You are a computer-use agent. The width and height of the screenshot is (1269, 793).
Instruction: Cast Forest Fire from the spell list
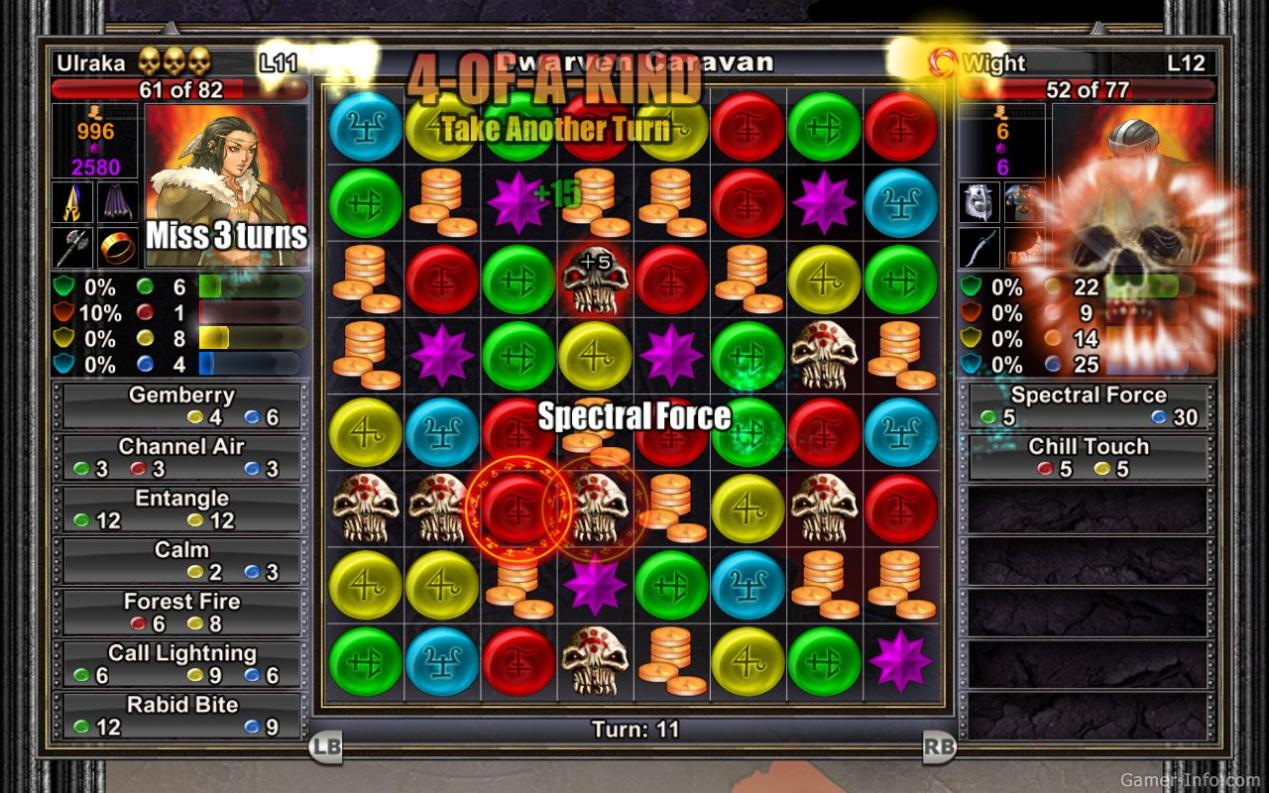181,612
